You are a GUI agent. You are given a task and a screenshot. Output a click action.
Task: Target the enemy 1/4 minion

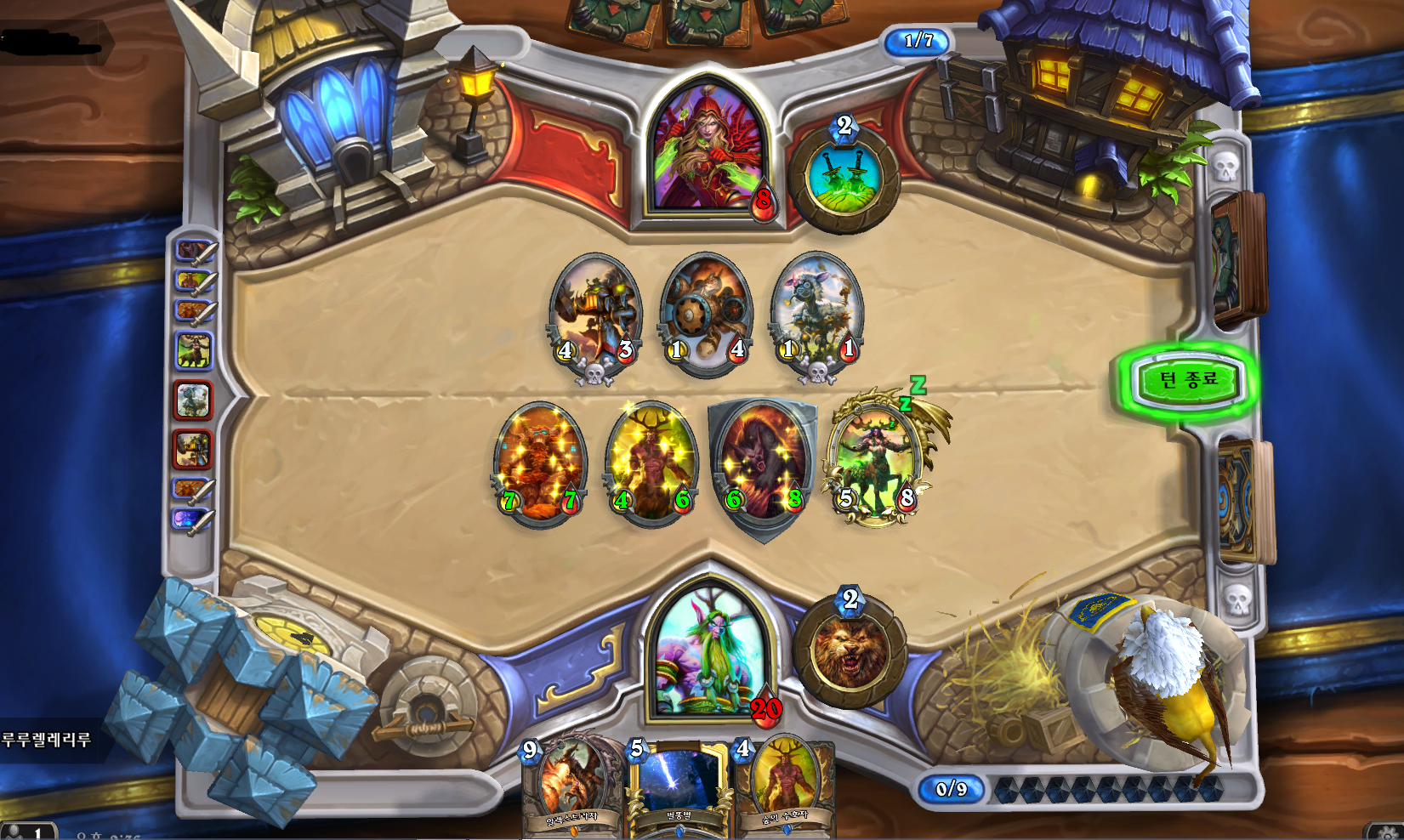[x=706, y=312]
